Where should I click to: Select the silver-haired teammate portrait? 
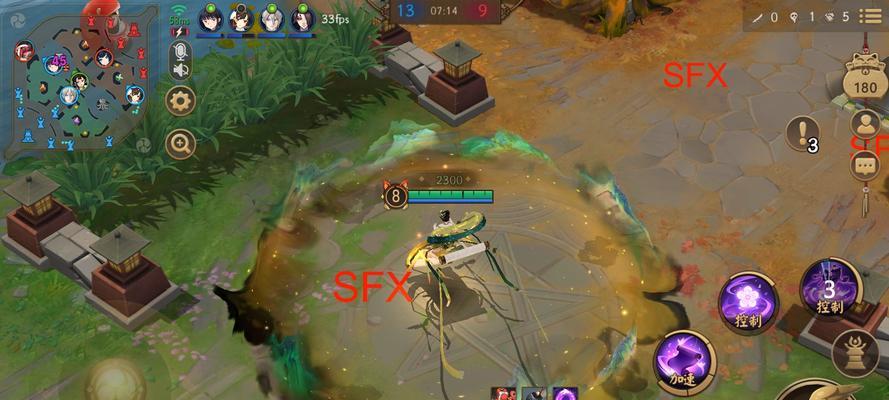point(272,18)
